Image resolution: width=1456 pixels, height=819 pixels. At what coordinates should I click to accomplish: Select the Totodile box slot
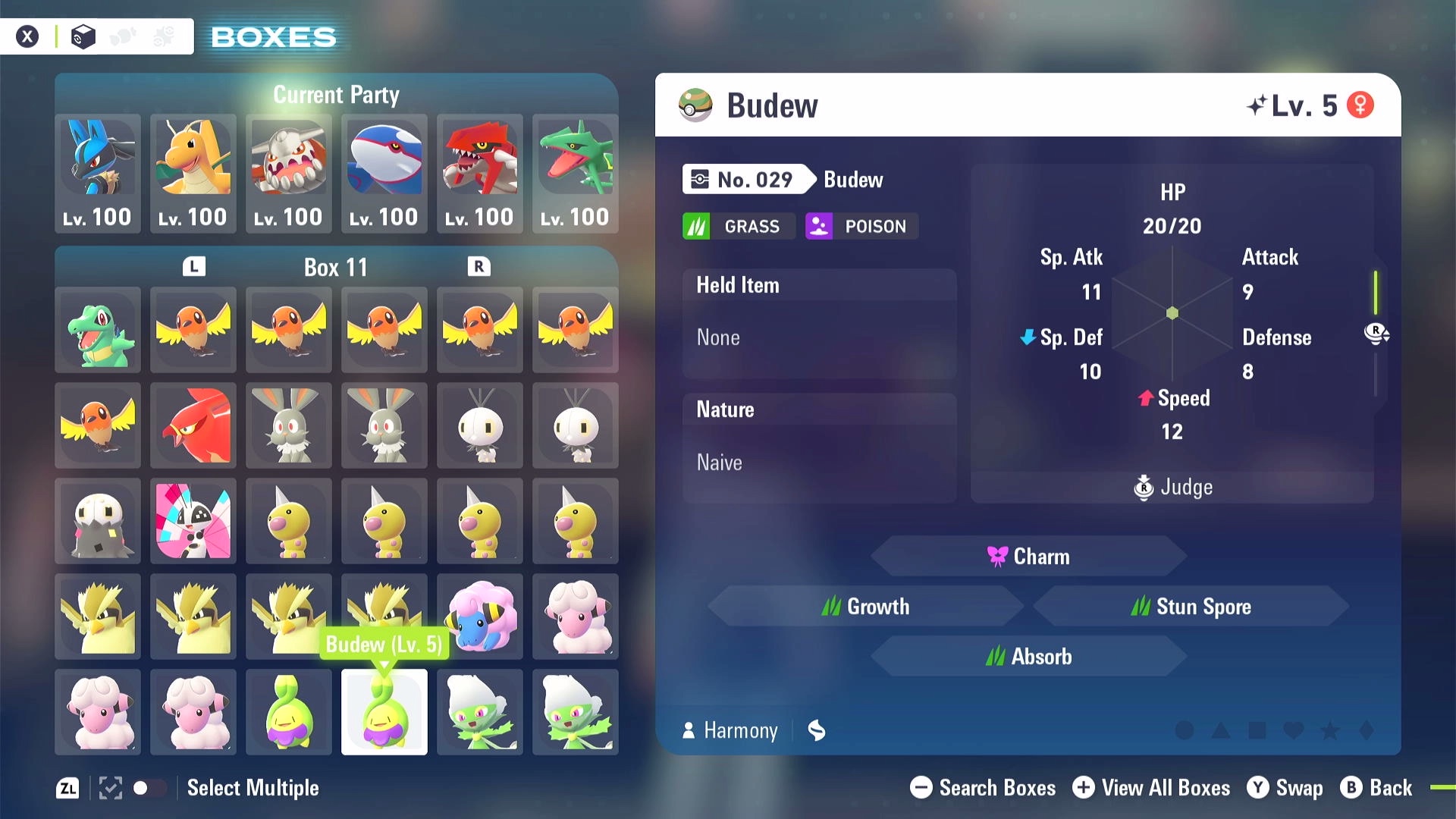(98, 331)
